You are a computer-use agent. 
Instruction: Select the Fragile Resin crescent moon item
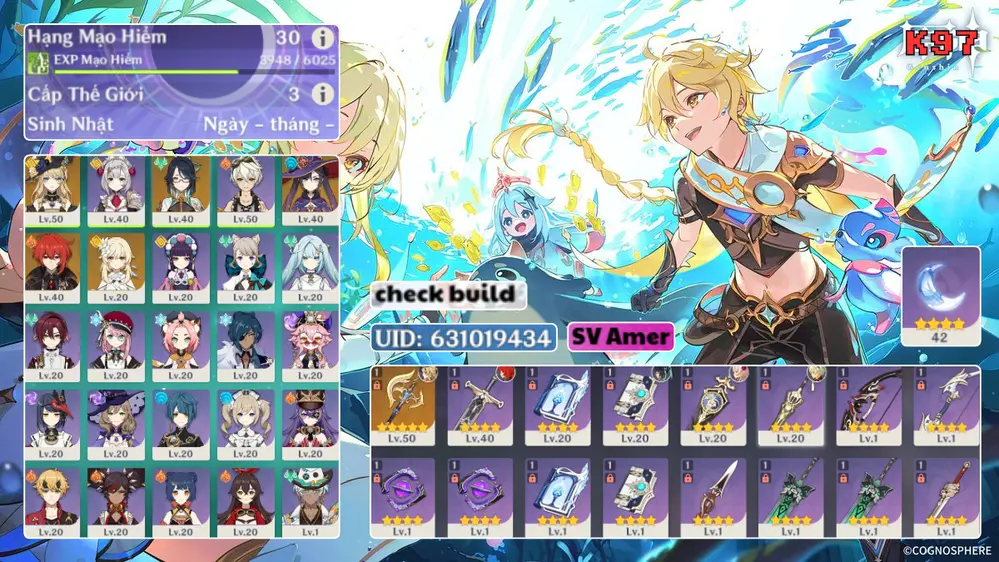click(940, 297)
